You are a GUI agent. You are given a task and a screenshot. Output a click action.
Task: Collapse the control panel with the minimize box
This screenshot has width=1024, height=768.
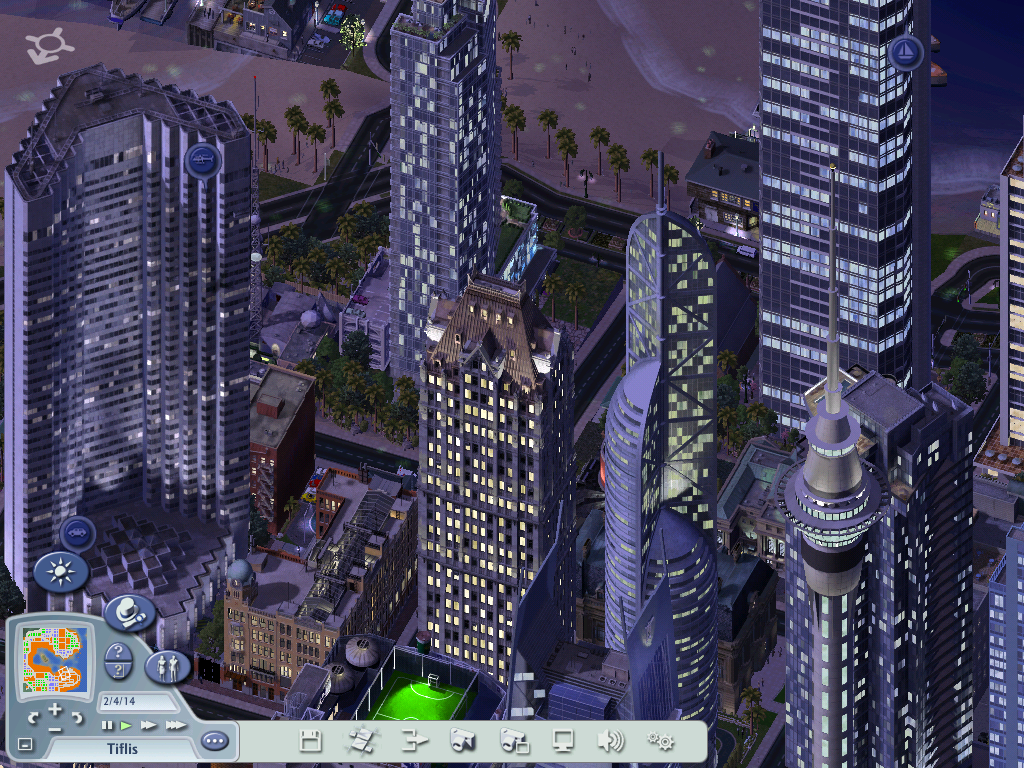(x=25, y=744)
